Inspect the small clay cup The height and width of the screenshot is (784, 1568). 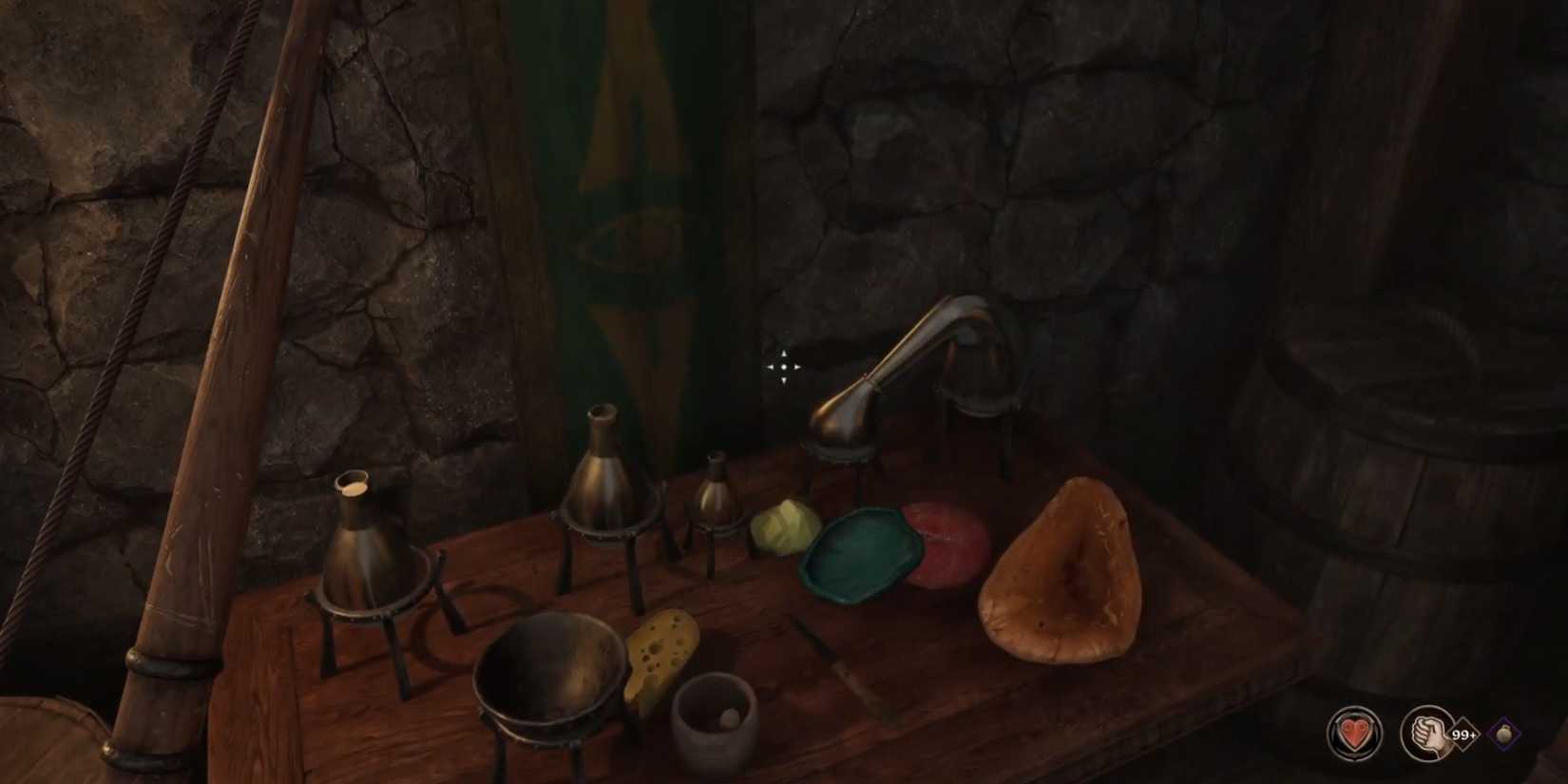pos(715,722)
